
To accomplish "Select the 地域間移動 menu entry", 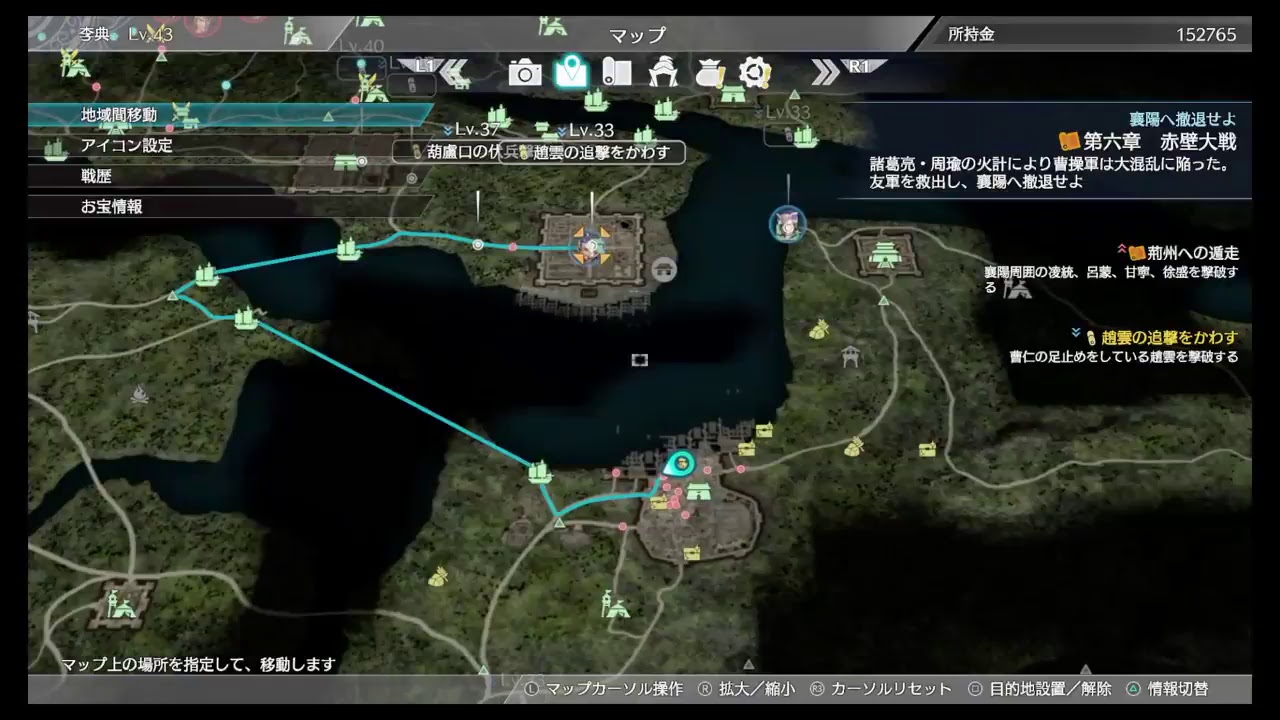I will [x=119, y=115].
